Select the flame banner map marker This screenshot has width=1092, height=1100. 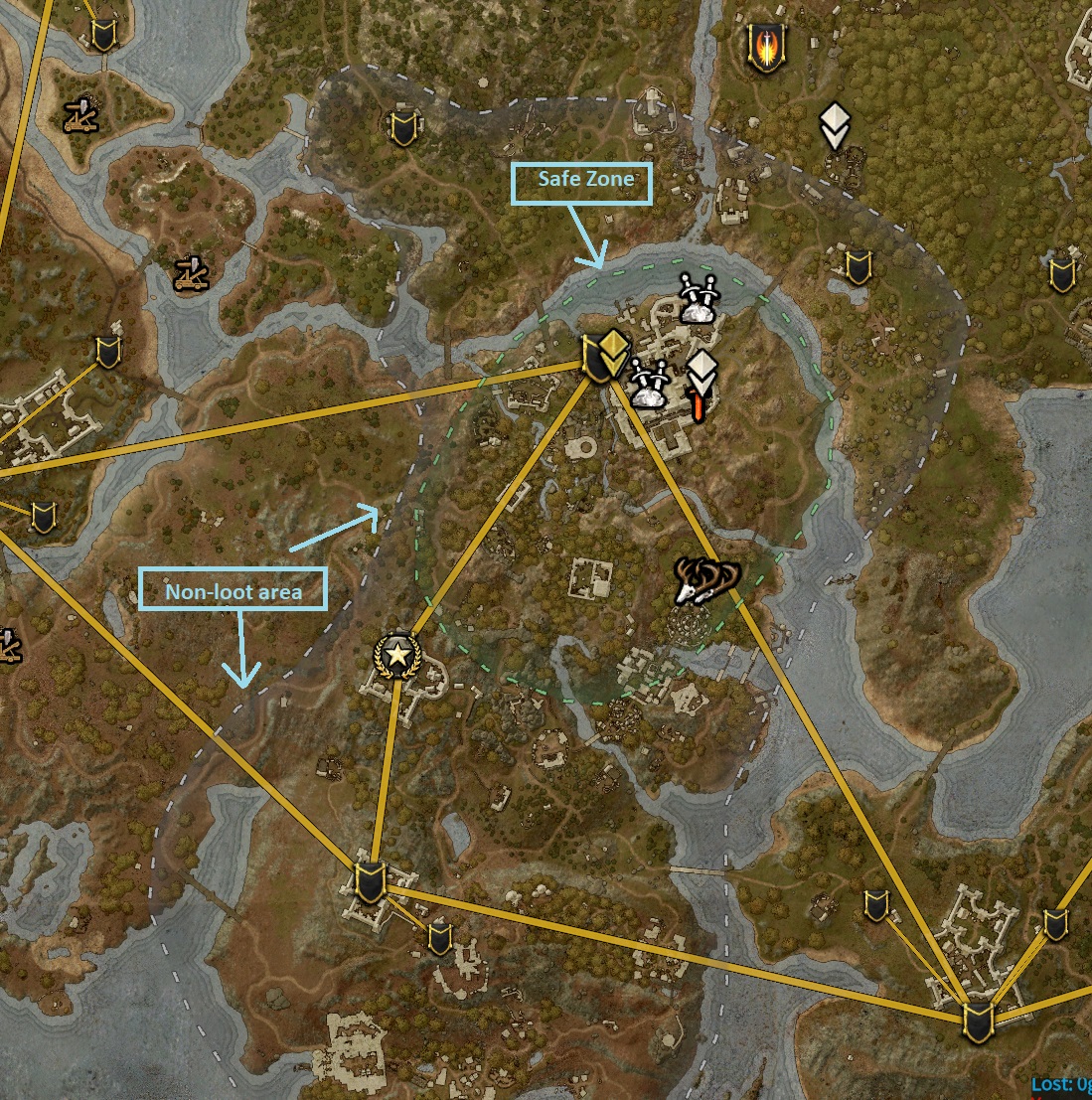(762, 49)
